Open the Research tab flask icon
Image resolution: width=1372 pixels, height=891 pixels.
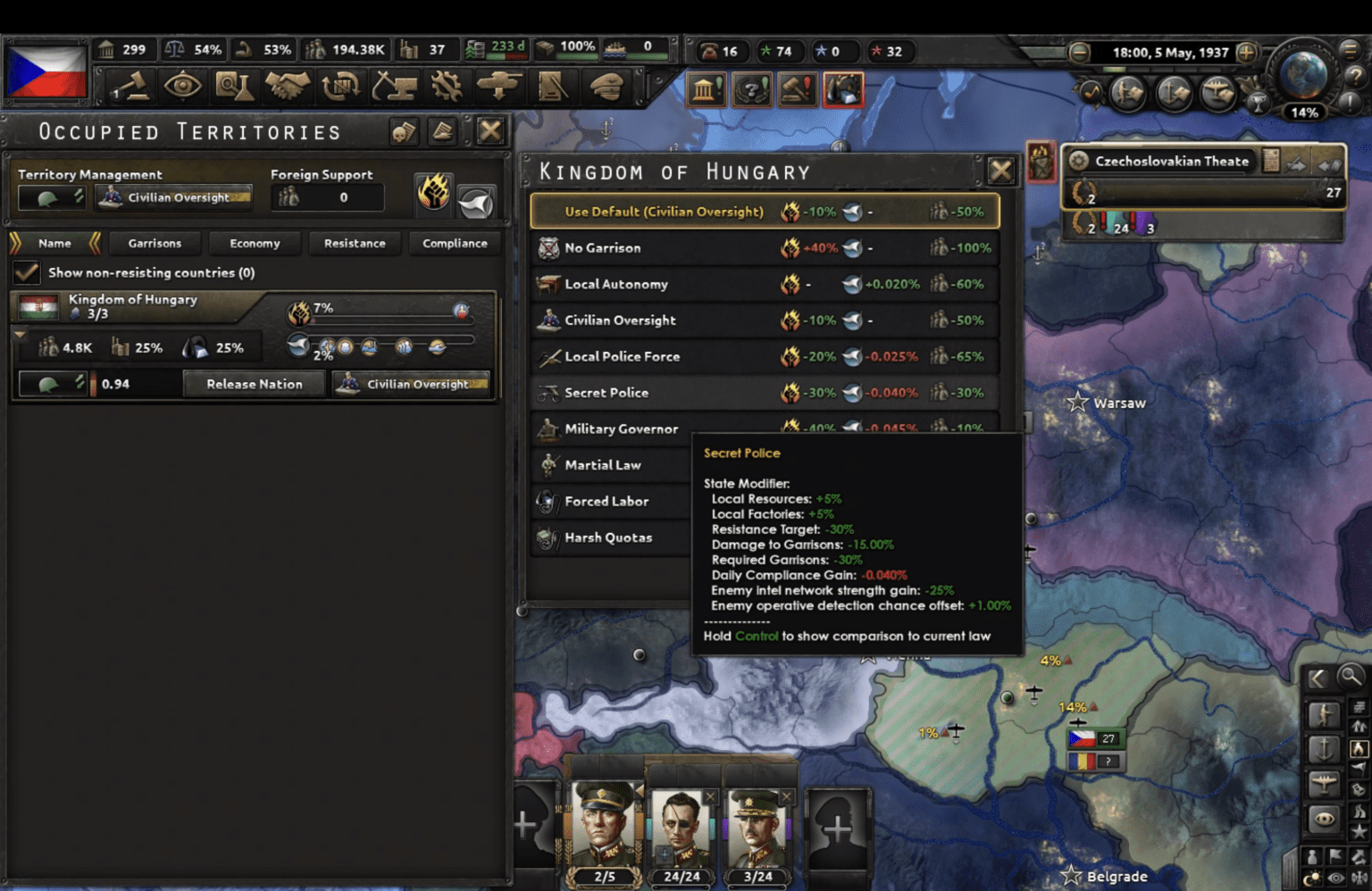[234, 87]
